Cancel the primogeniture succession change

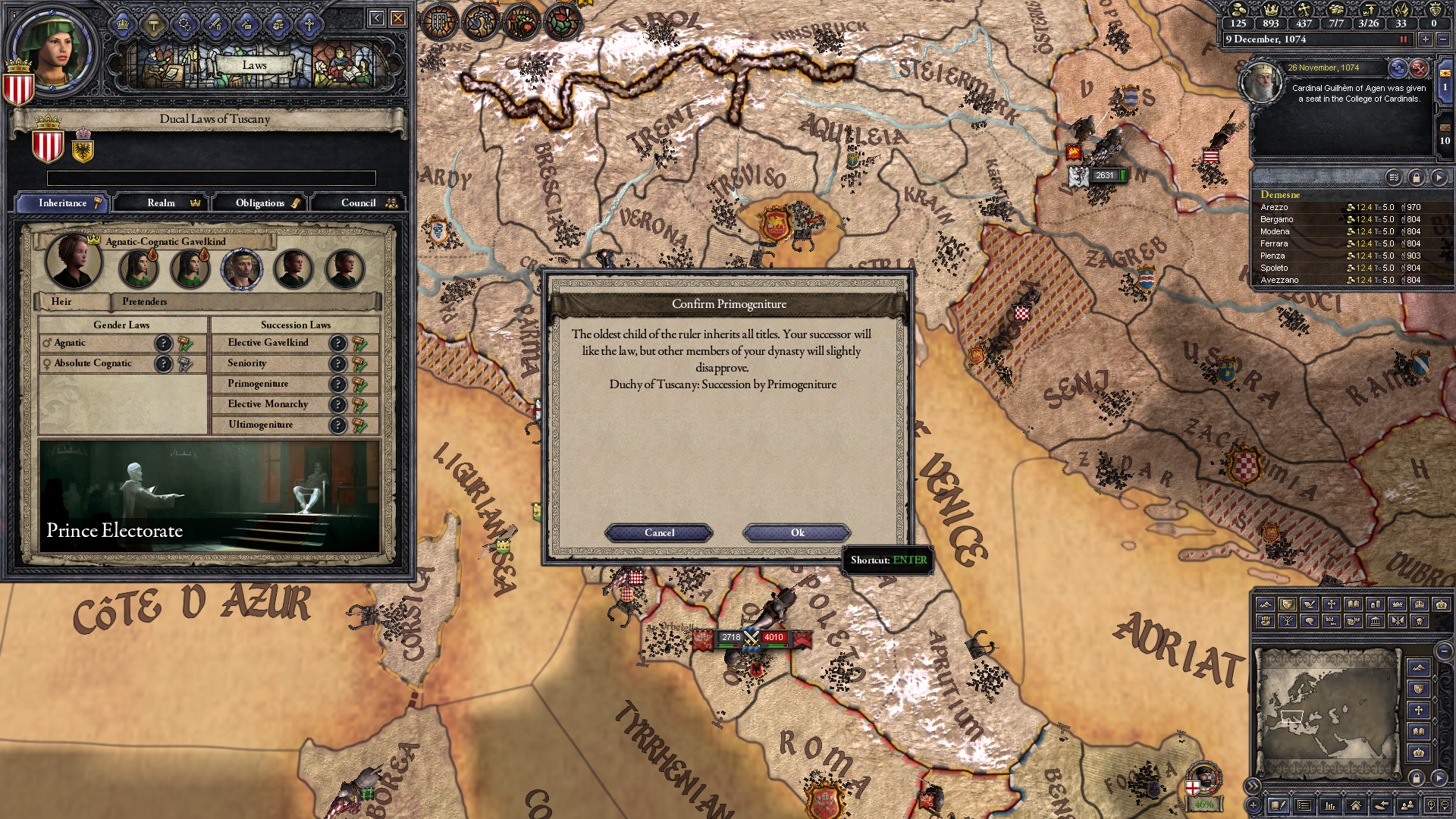[x=658, y=533]
